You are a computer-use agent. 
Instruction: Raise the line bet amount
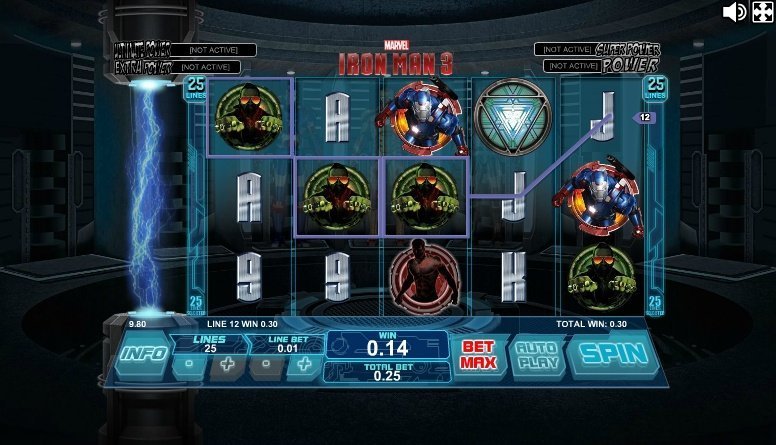tap(303, 366)
